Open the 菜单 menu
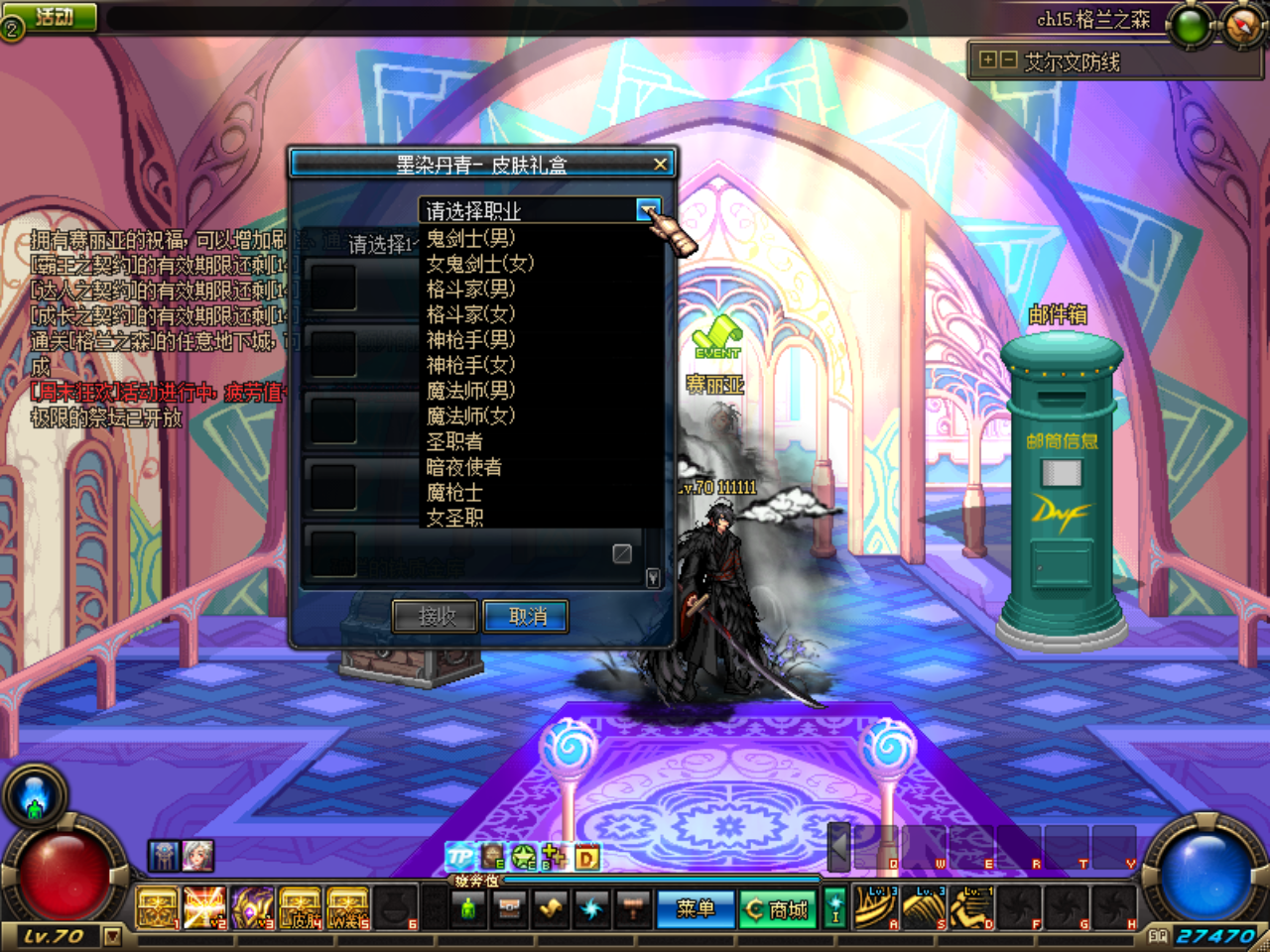Viewport: 1270px width, 952px height. tap(696, 908)
